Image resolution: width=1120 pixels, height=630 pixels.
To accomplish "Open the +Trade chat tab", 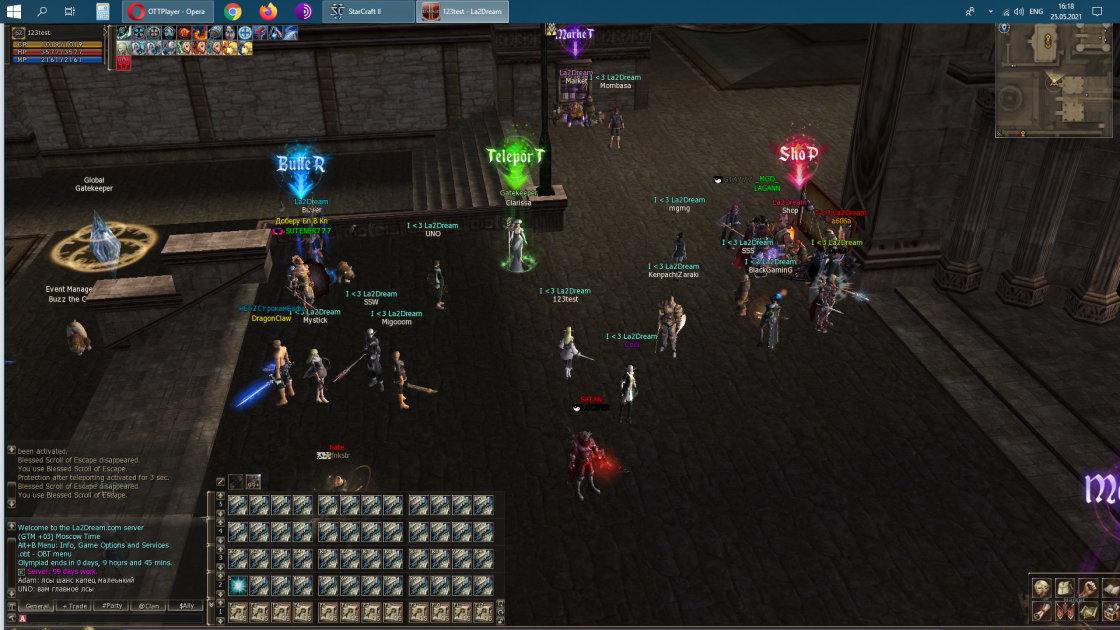I will click(75, 606).
